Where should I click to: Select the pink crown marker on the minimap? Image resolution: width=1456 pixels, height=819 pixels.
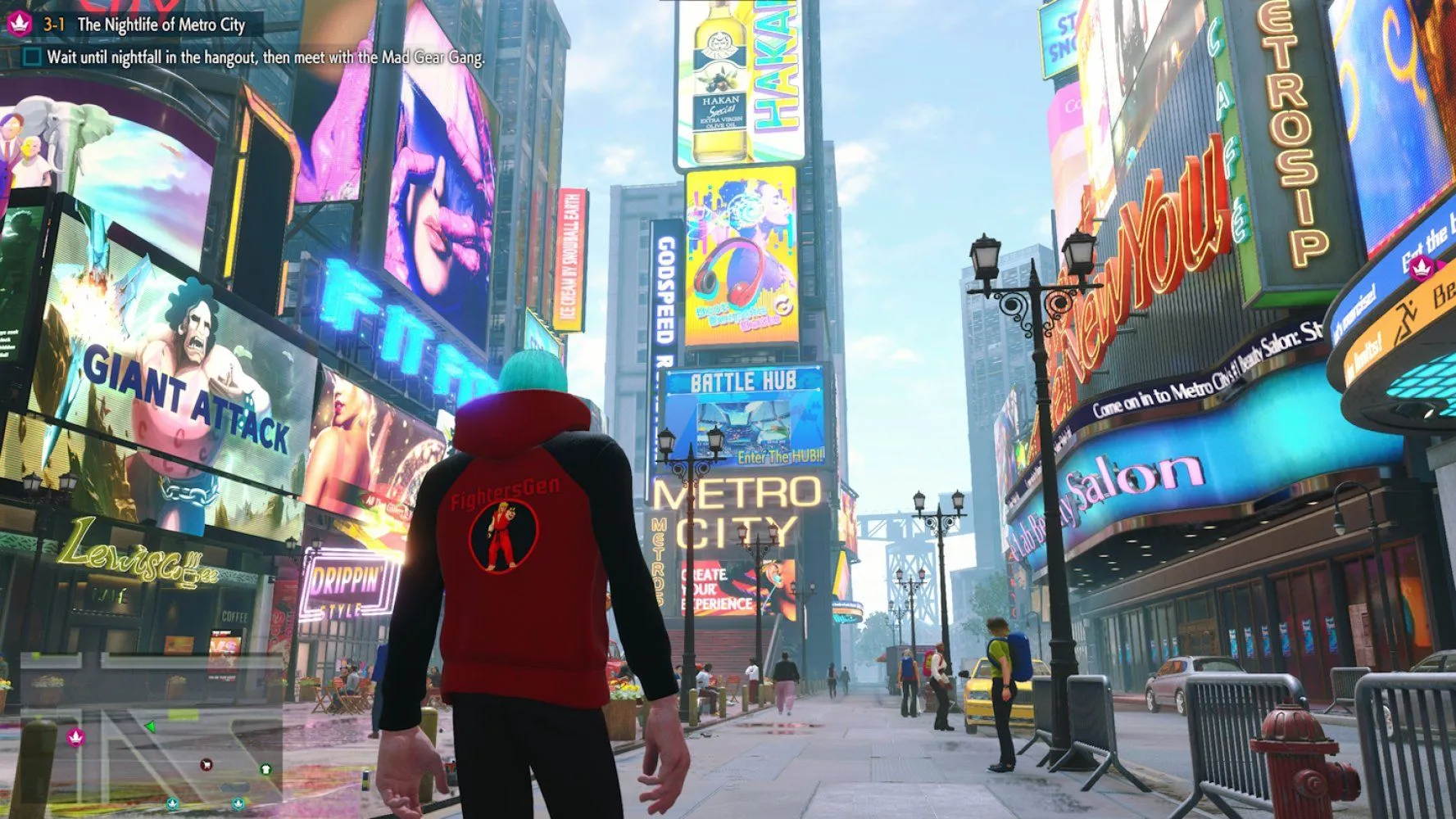tap(76, 737)
